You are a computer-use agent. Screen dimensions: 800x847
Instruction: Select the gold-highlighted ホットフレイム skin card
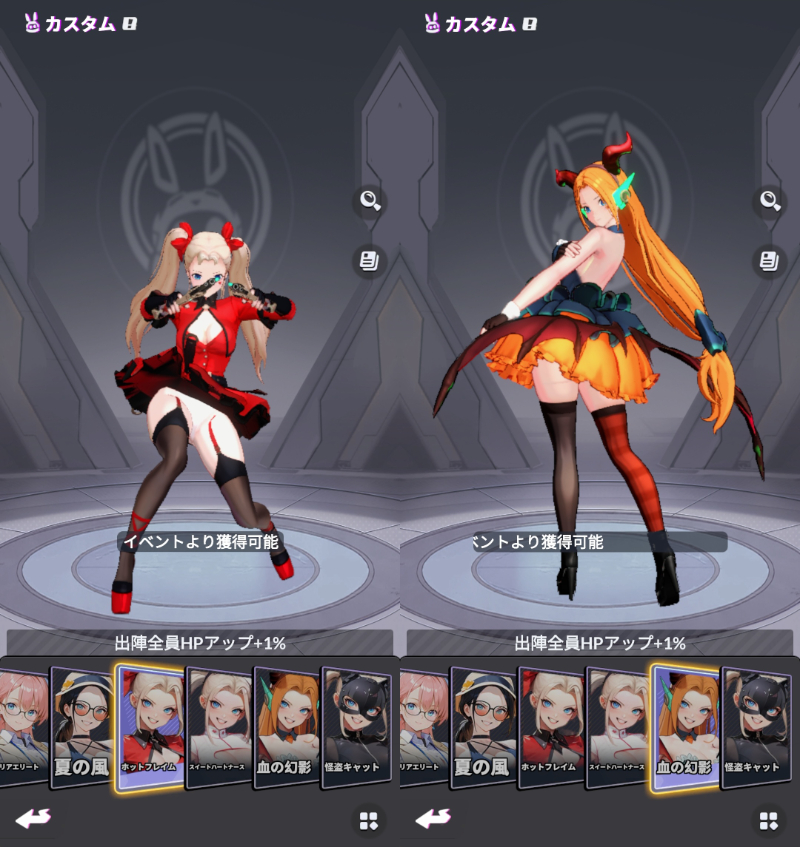(x=150, y=727)
